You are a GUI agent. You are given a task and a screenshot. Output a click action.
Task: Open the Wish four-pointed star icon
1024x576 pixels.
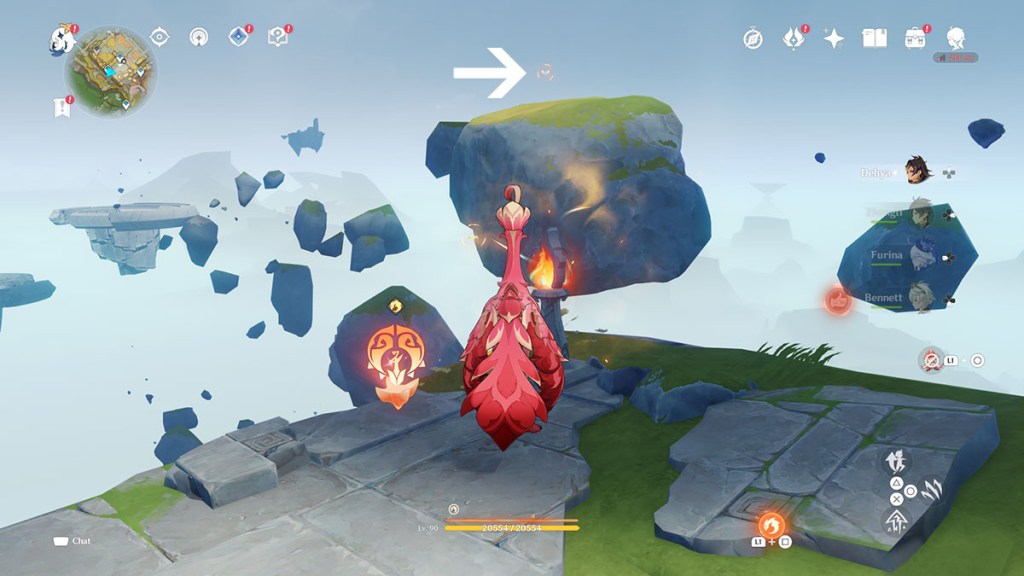(834, 39)
